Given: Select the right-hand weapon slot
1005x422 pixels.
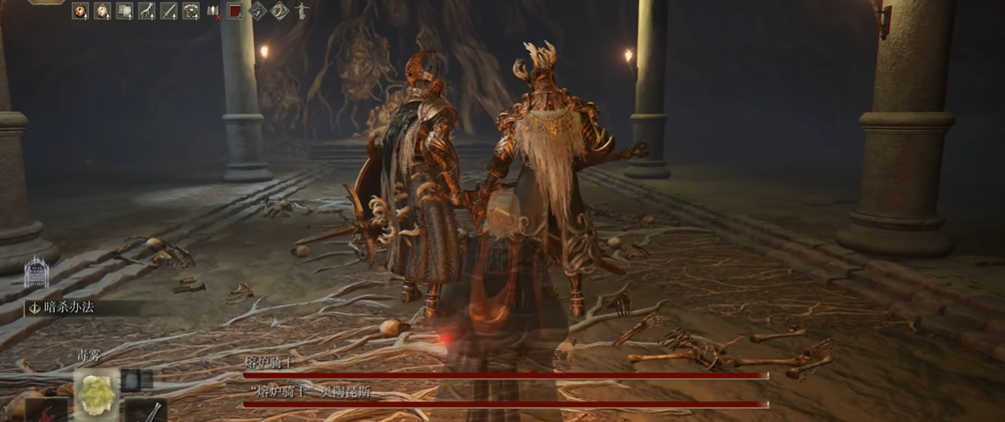Looking at the screenshot, I should (x=146, y=411).
